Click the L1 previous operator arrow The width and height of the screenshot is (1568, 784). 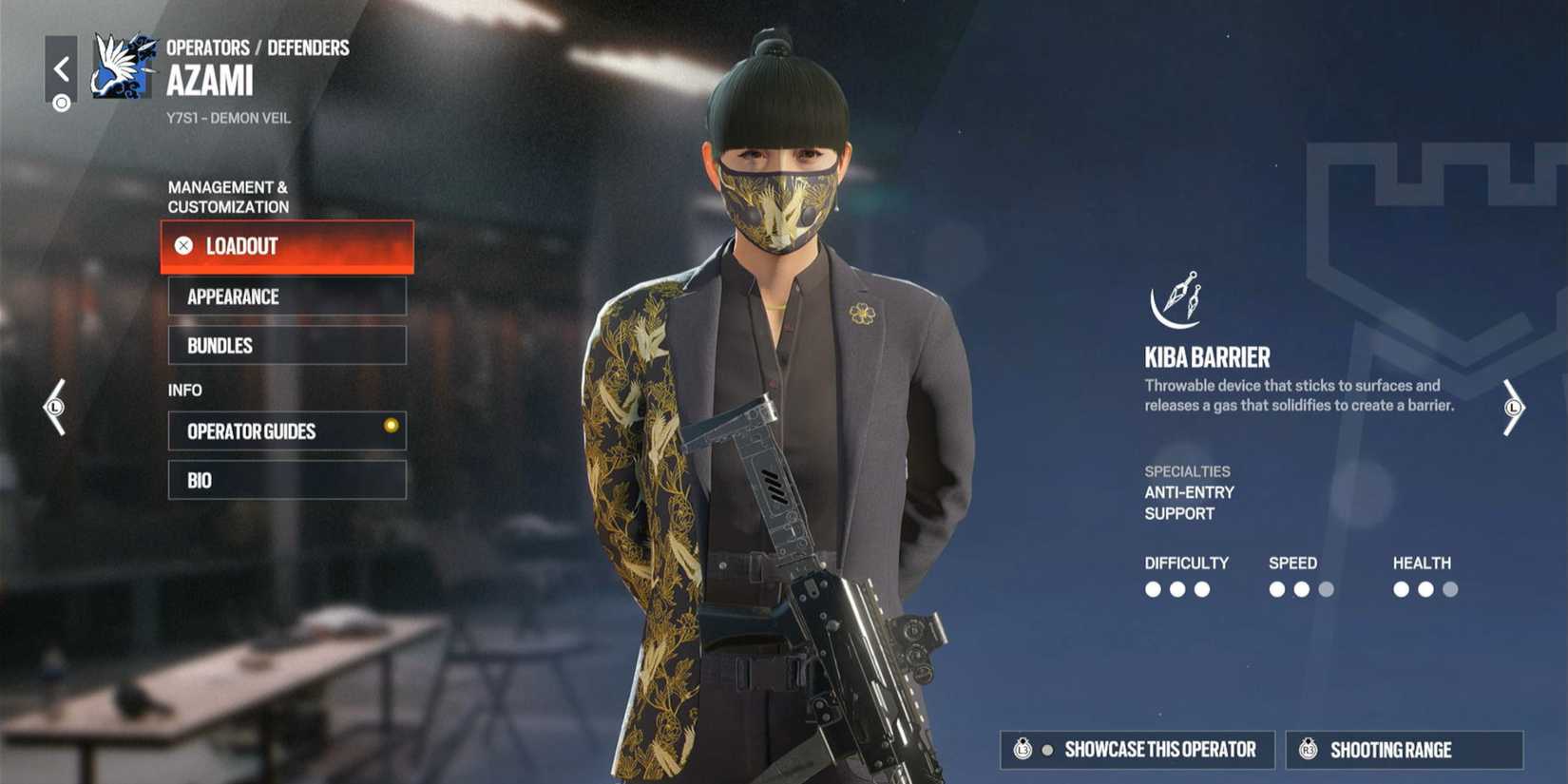pos(54,407)
